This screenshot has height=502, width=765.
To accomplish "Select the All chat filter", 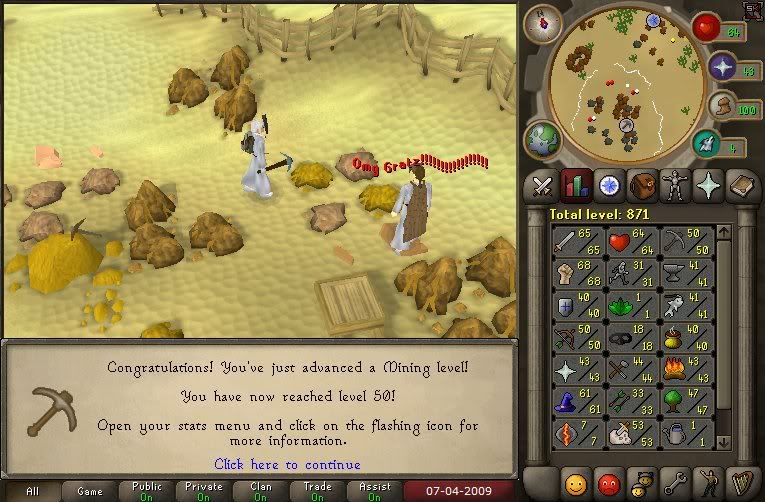I will tap(33, 491).
